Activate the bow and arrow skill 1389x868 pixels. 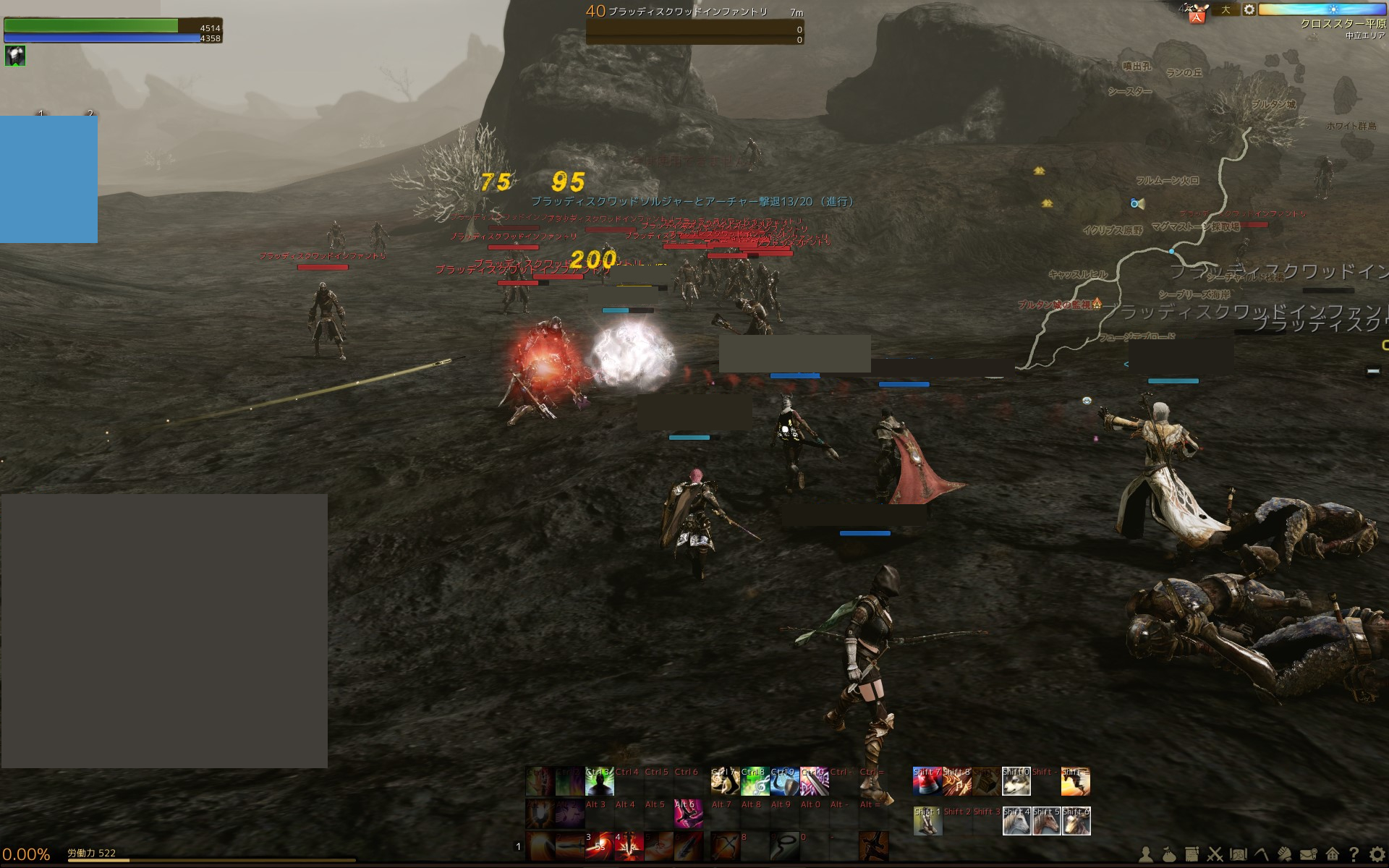[725, 846]
